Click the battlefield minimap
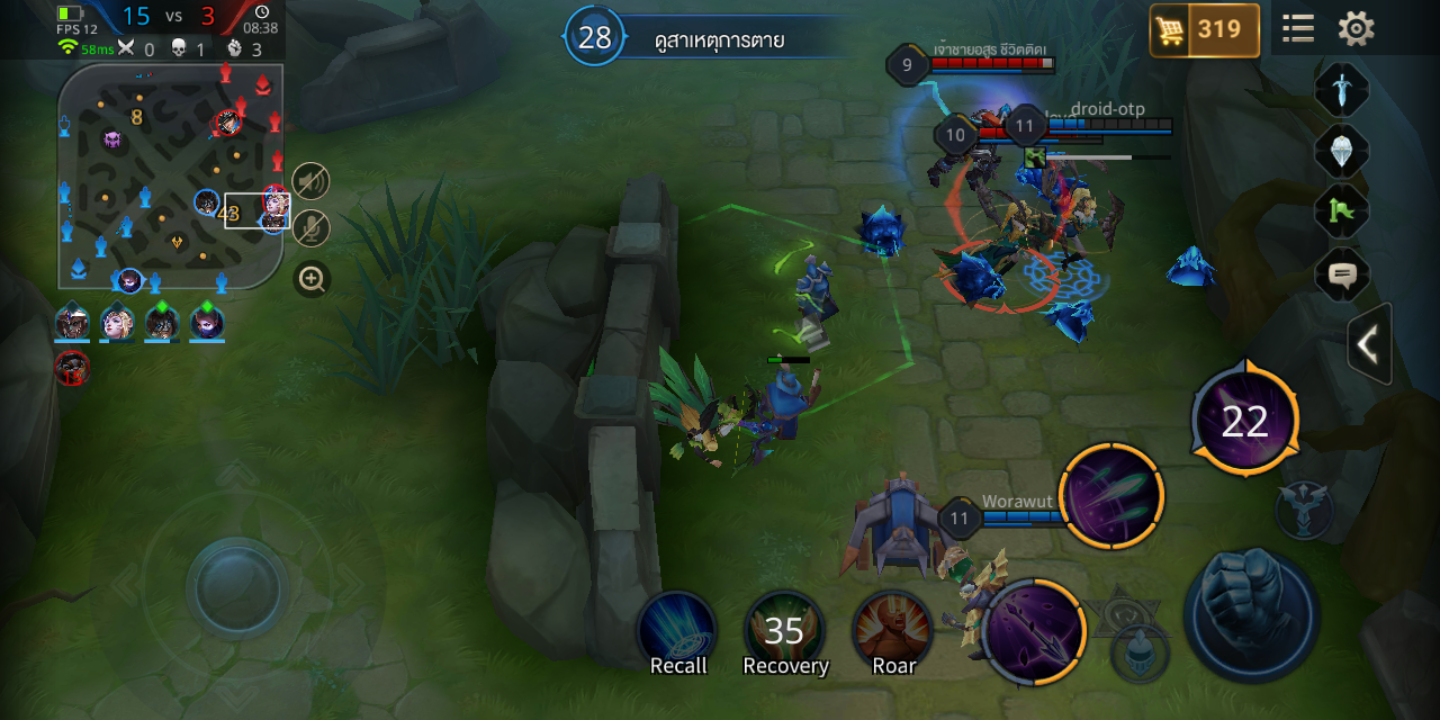1440x720 pixels. [x=170, y=177]
